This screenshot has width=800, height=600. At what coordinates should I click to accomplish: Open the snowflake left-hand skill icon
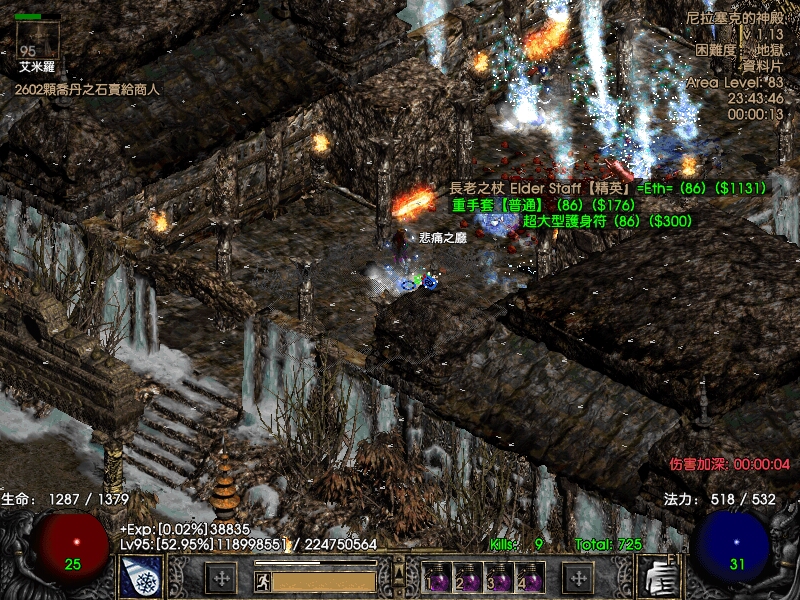[x=141, y=577]
